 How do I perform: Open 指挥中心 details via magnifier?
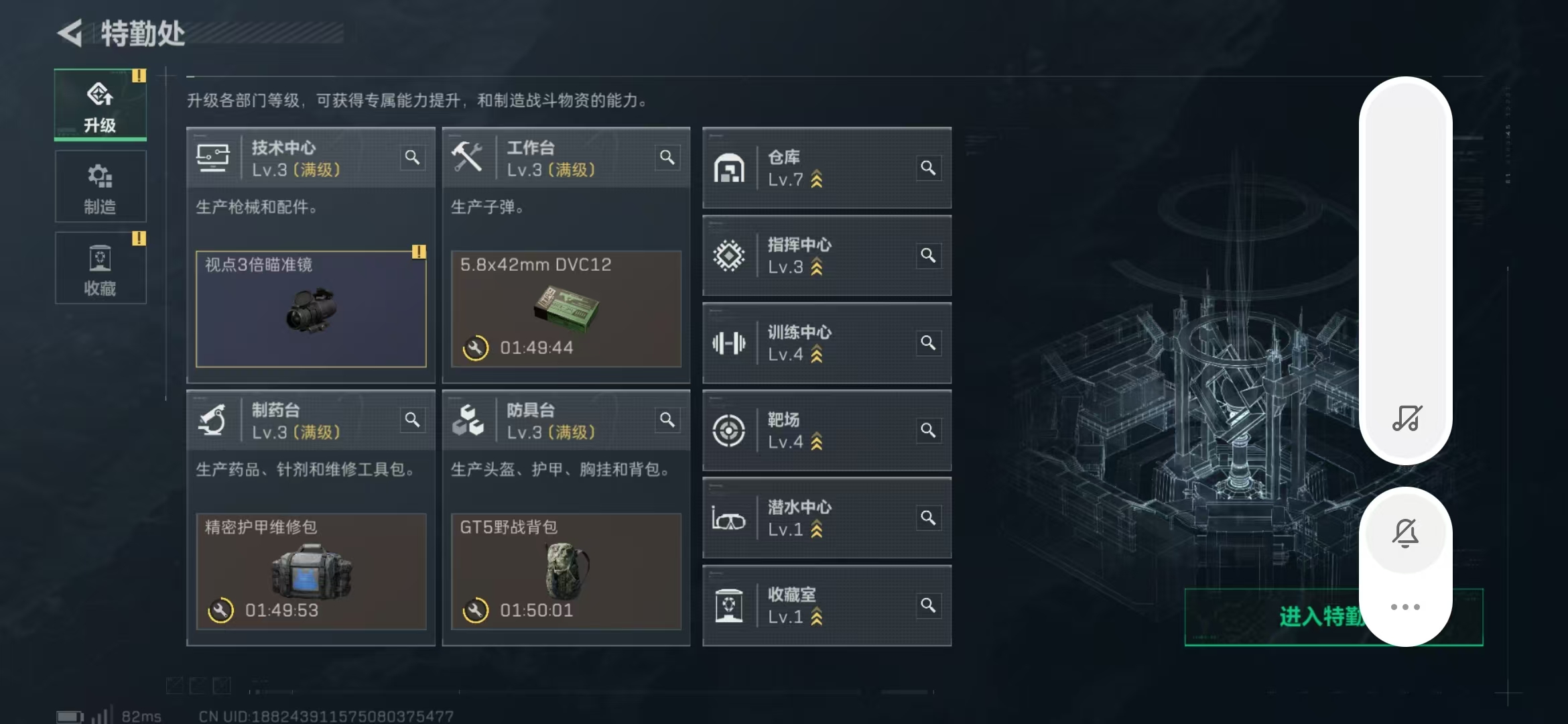tap(929, 255)
